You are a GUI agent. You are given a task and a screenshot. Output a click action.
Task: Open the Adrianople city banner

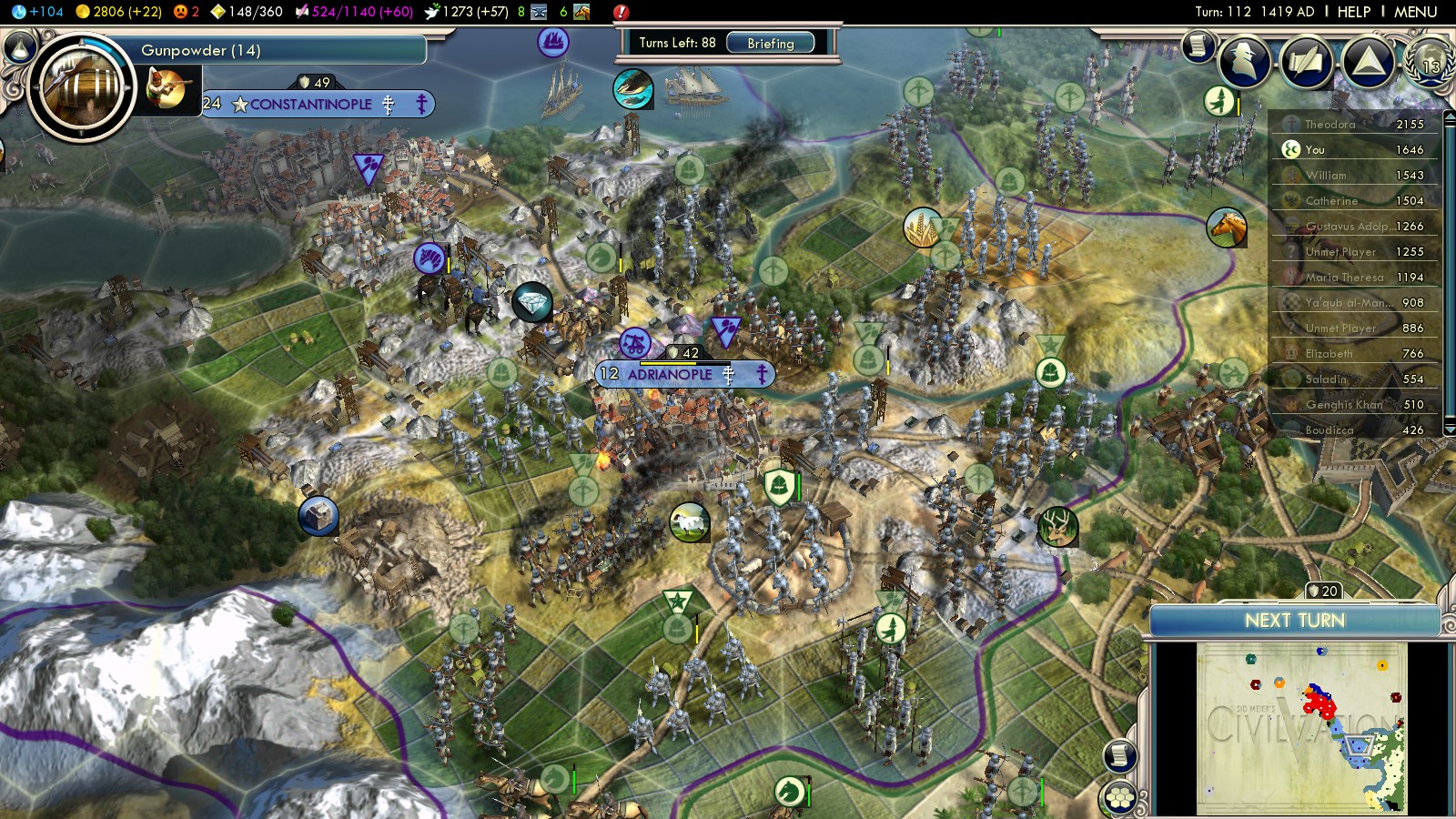[x=670, y=374]
